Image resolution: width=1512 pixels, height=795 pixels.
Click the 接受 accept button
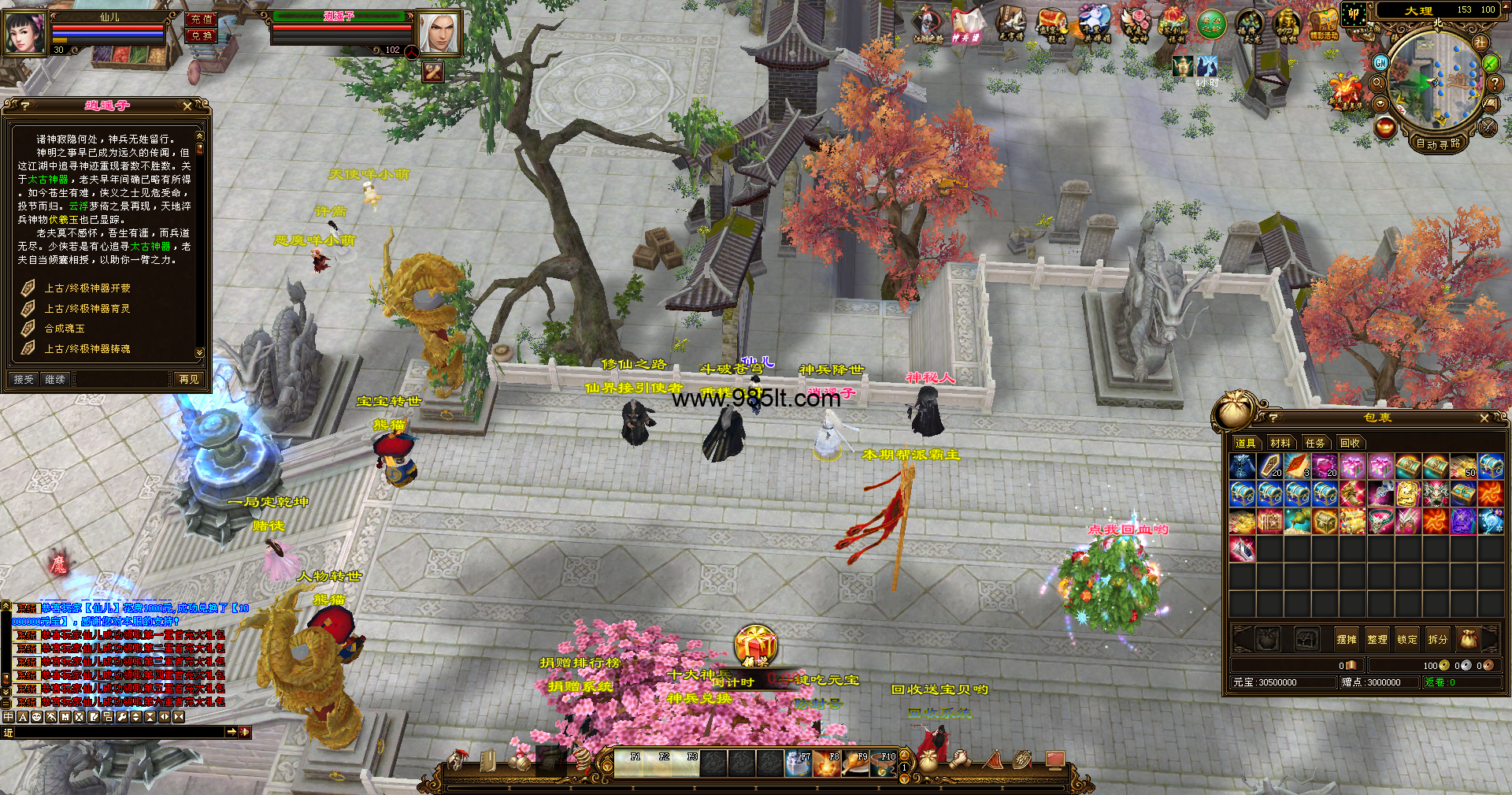coord(24,379)
